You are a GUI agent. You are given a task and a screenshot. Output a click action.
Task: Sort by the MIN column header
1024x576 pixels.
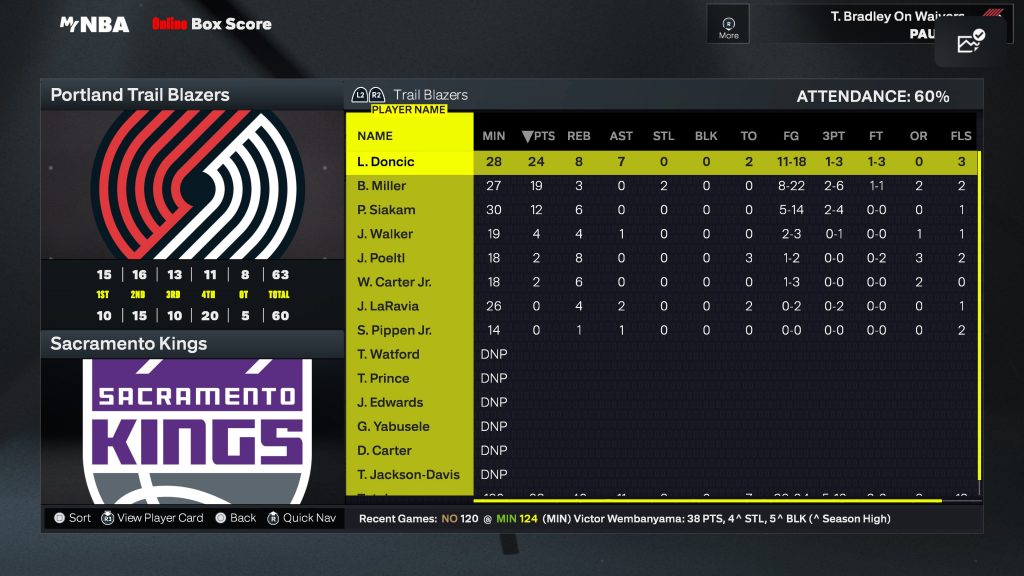pos(494,136)
